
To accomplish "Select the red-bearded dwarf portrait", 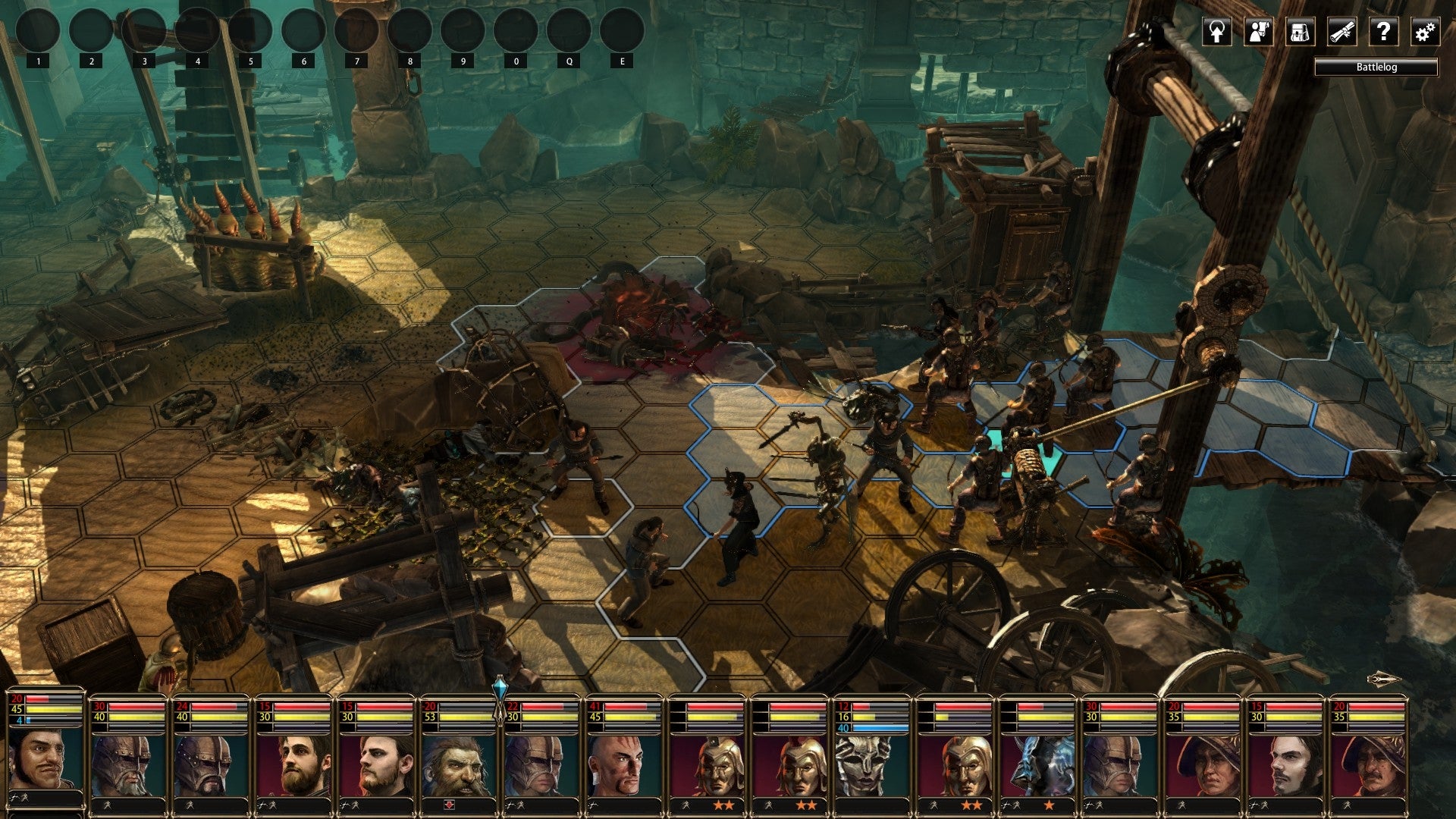I will (458, 764).
